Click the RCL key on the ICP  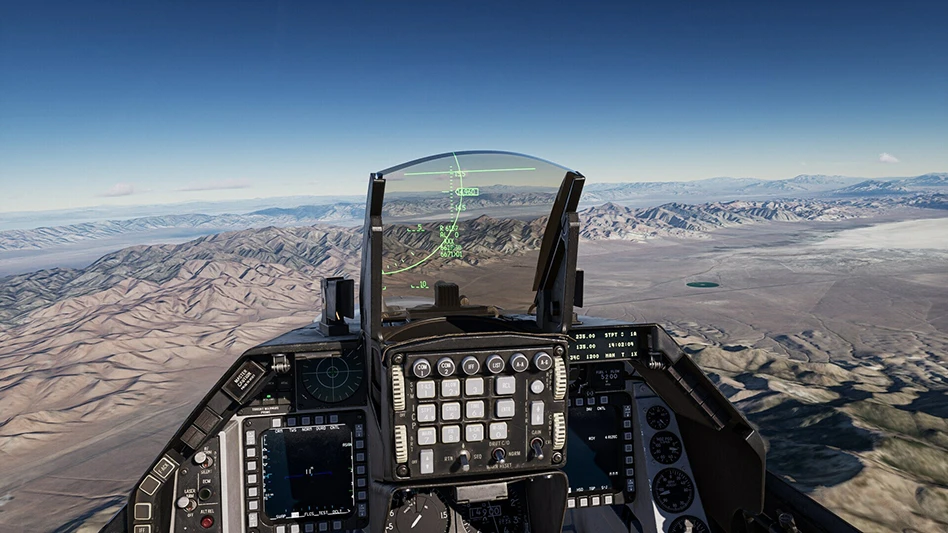506,384
